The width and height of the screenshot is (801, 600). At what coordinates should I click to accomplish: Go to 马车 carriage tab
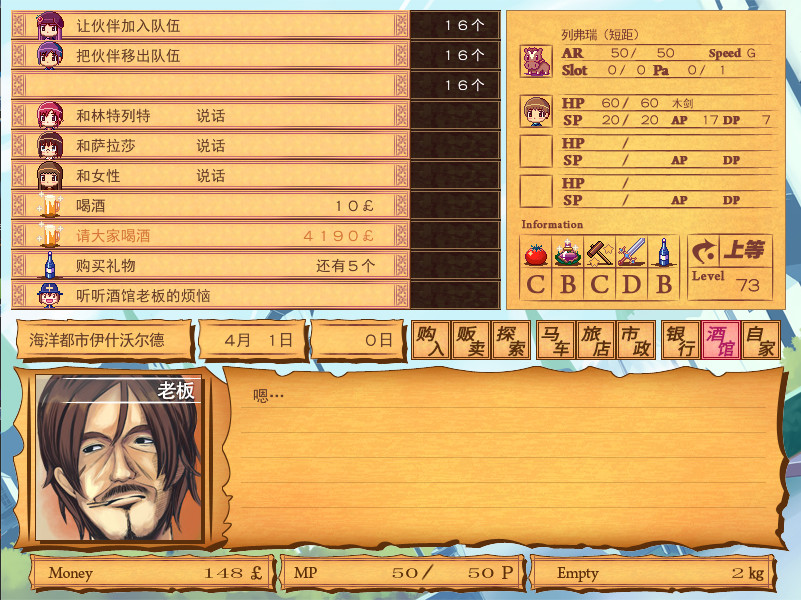(x=555, y=341)
